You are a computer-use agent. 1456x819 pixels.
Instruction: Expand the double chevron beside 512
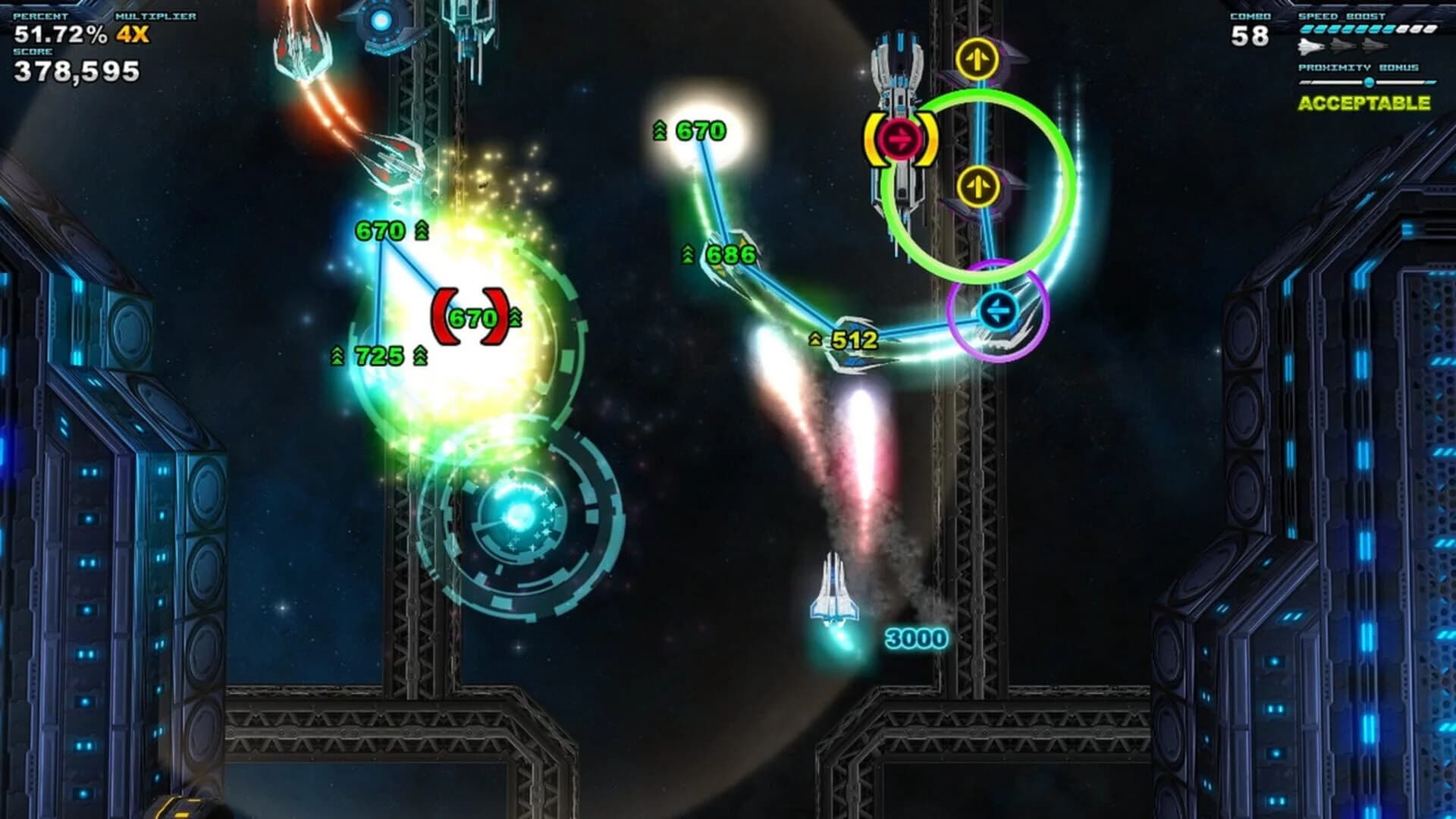tap(814, 340)
